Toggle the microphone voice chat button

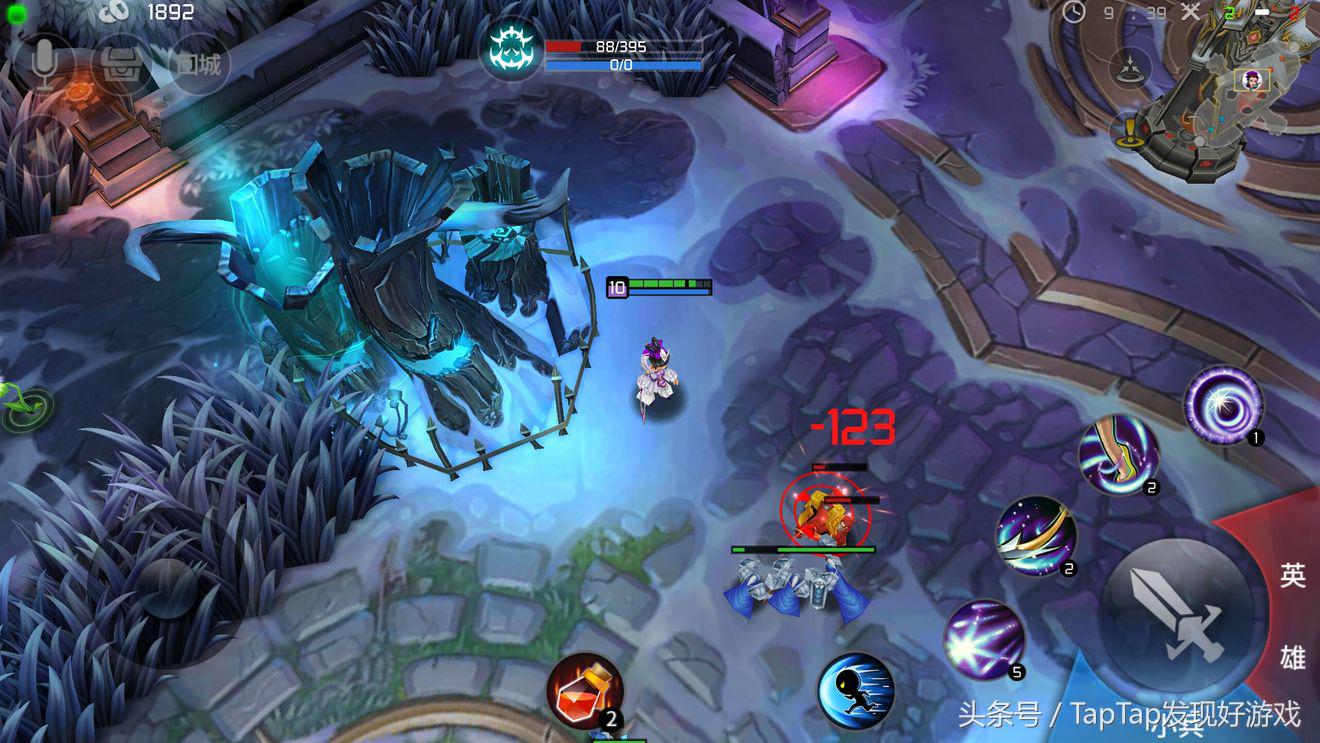pyautogui.click(x=42, y=65)
